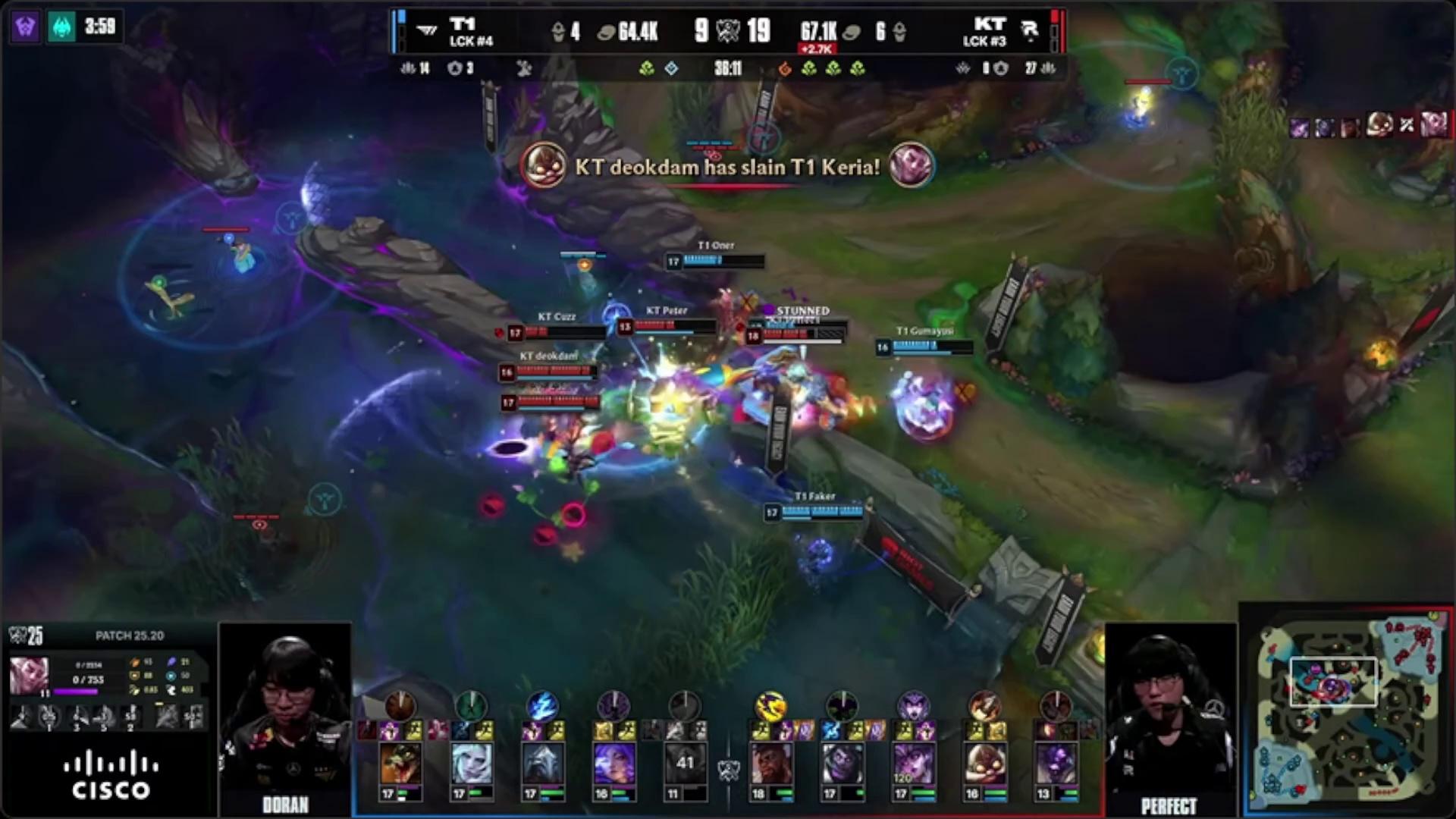Click the T1 team logo on scoreboard
This screenshot has height=819, width=1456.
427,31
